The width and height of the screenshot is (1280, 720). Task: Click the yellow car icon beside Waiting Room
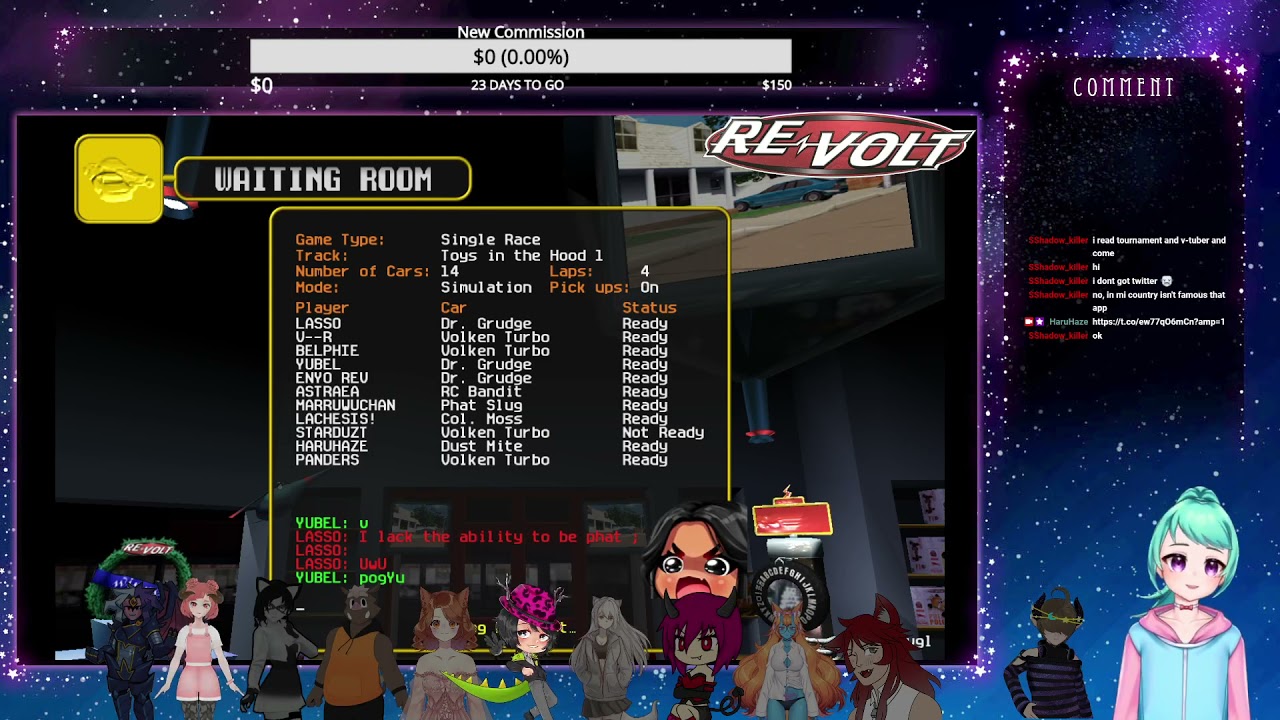coord(119,179)
